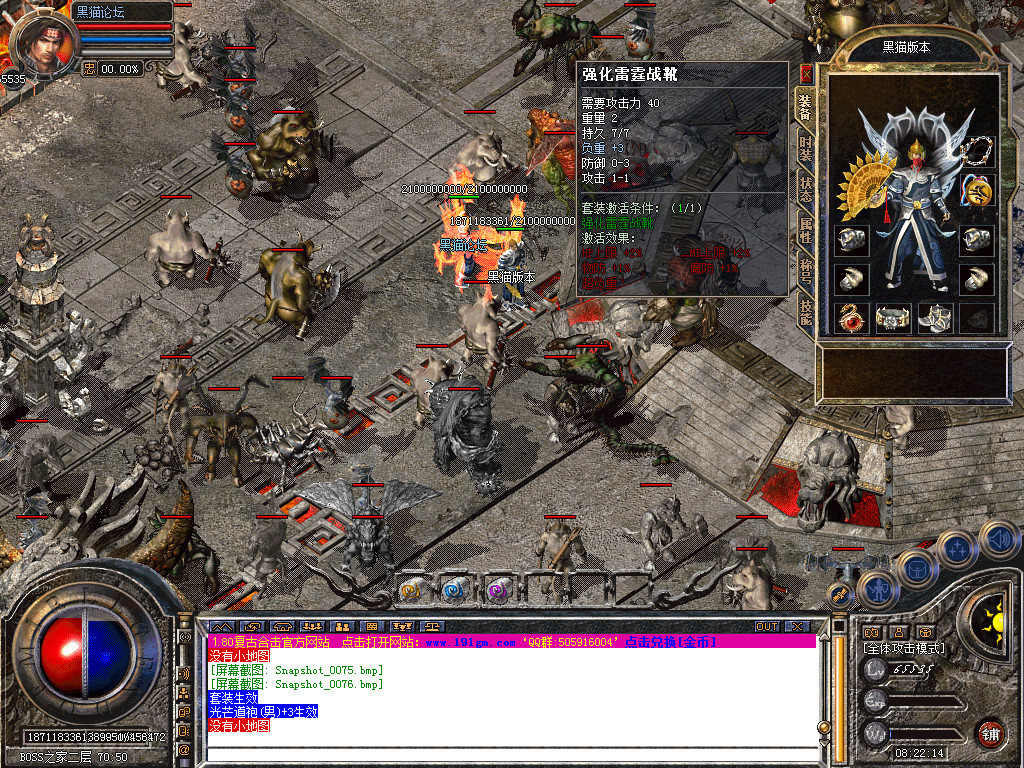The image size is (1024, 768).
Task: Select the 称号 title tab
Action: pyautogui.click(x=805, y=272)
